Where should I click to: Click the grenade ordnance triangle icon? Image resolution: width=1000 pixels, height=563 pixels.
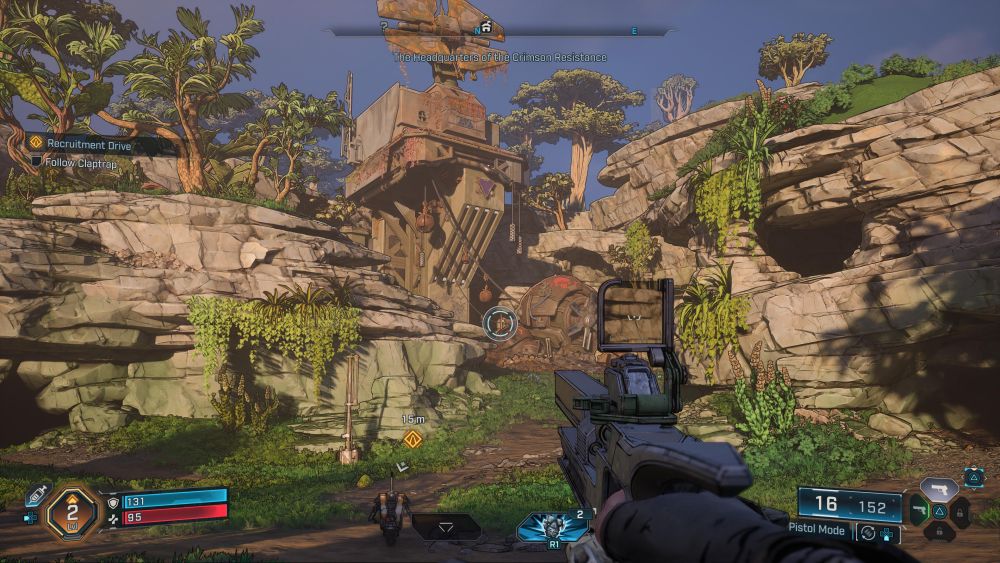point(973,477)
